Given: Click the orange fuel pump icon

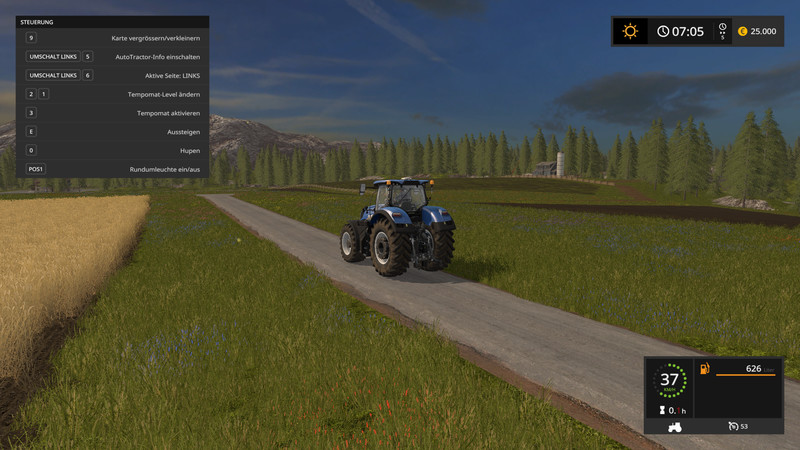Looking at the screenshot, I should click(x=704, y=369).
